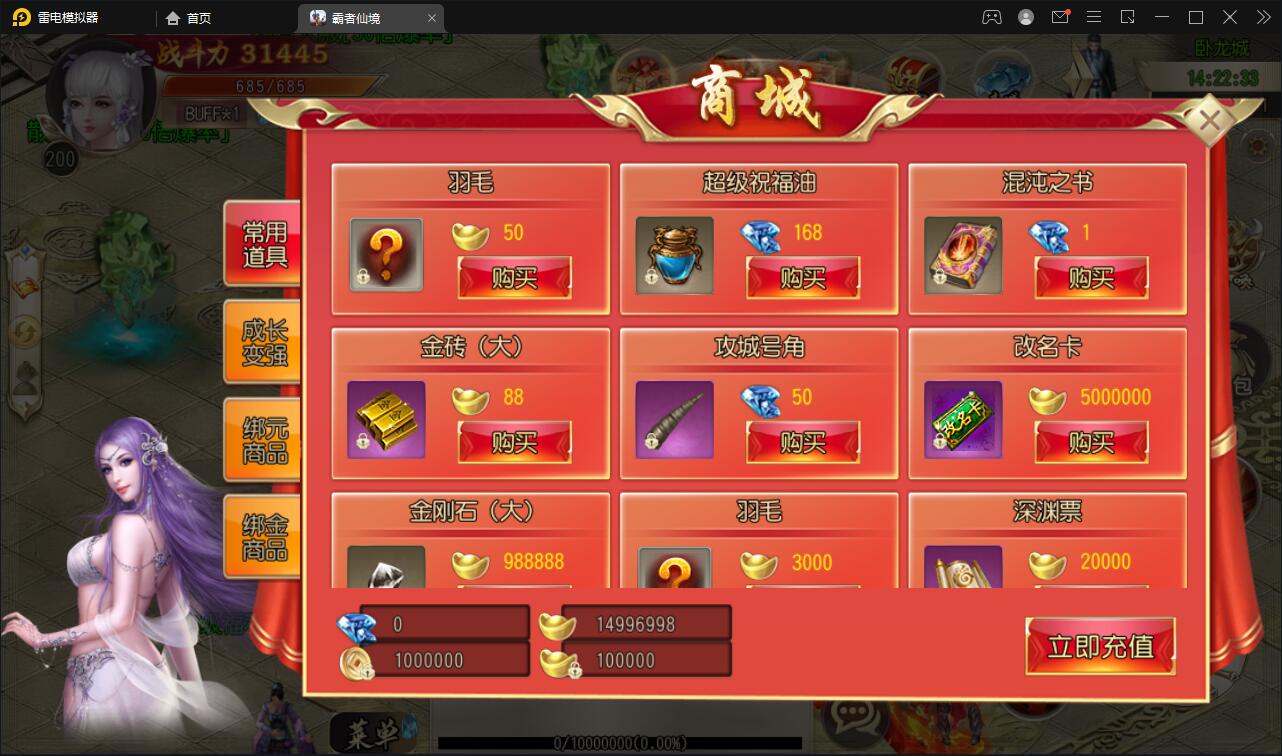The image size is (1282, 756).
Task: Select the 羽毛 question-mark item icon
Action: click(385, 255)
